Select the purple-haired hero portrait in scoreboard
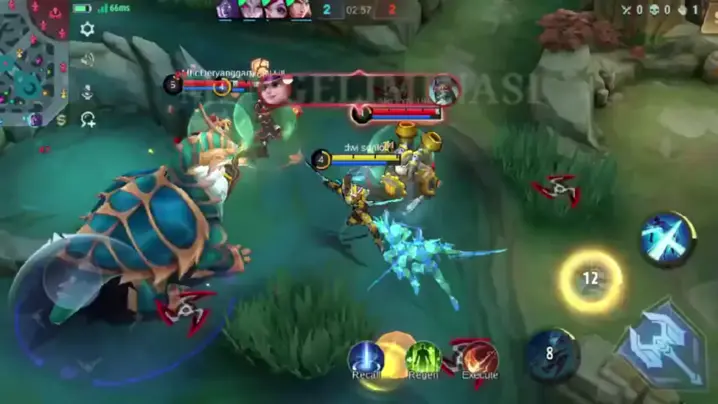Screen dimensions: 718x404 (227, 10)
